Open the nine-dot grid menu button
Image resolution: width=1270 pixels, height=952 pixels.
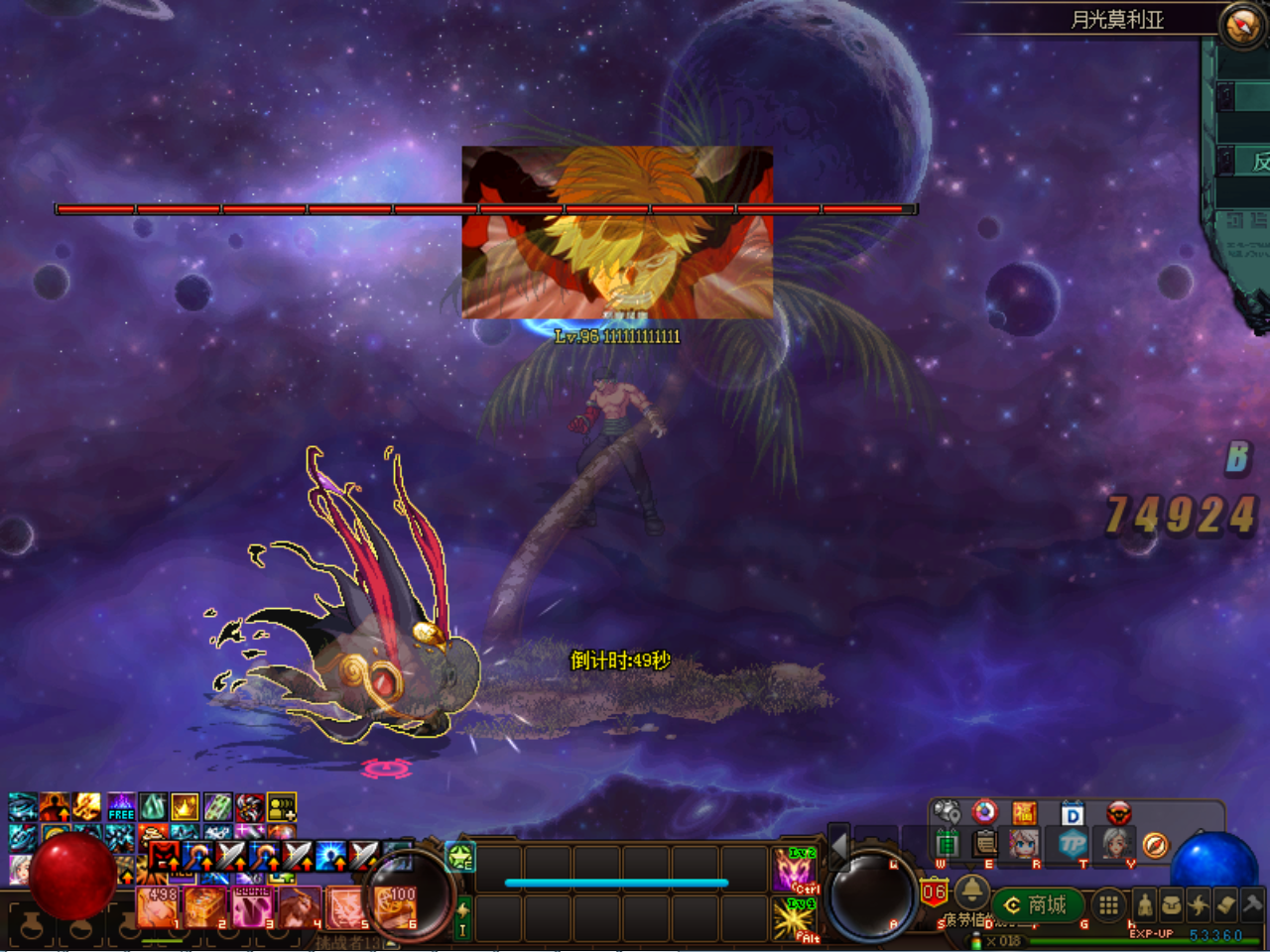pos(1108,904)
